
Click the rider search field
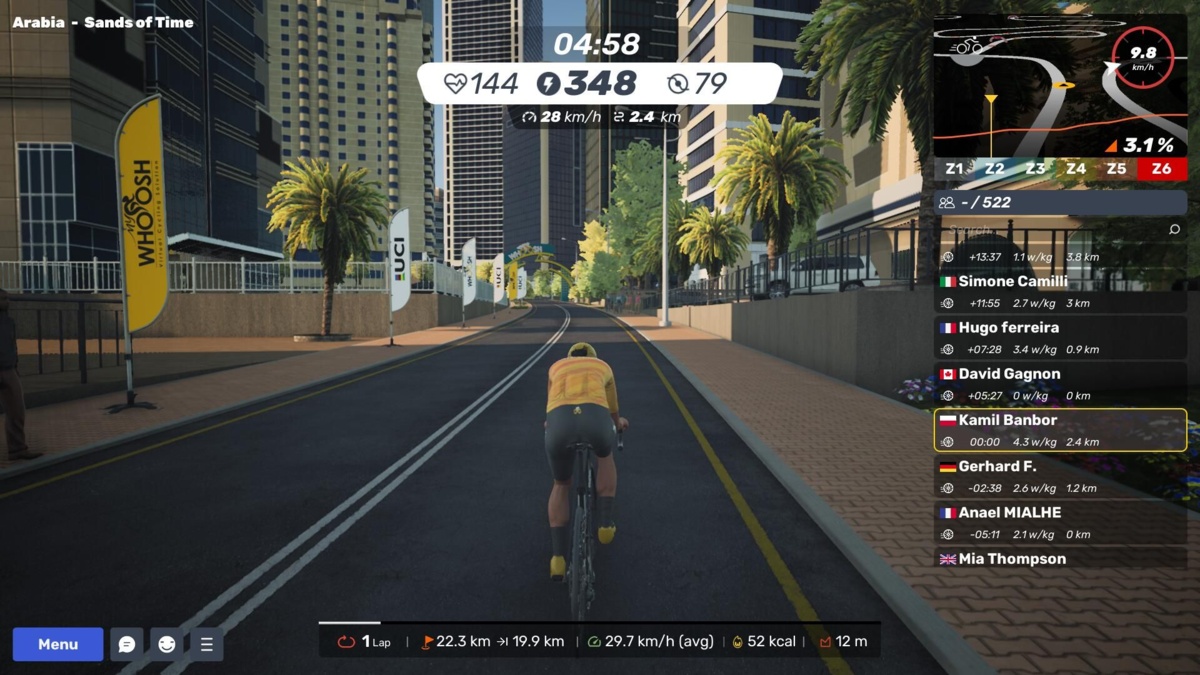(x=1050, y=230)
